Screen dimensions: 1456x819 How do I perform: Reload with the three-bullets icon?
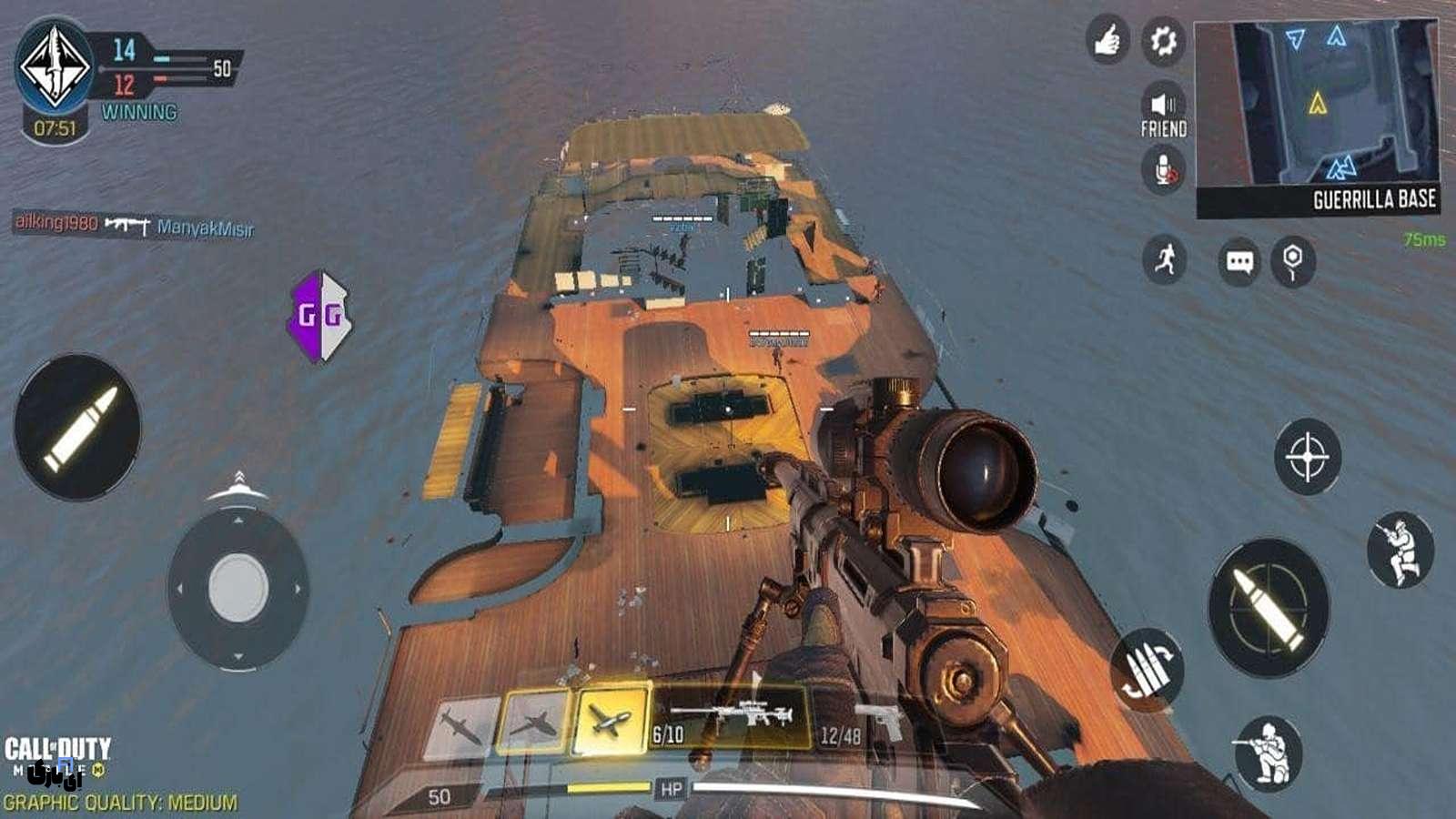[1148, 671]
